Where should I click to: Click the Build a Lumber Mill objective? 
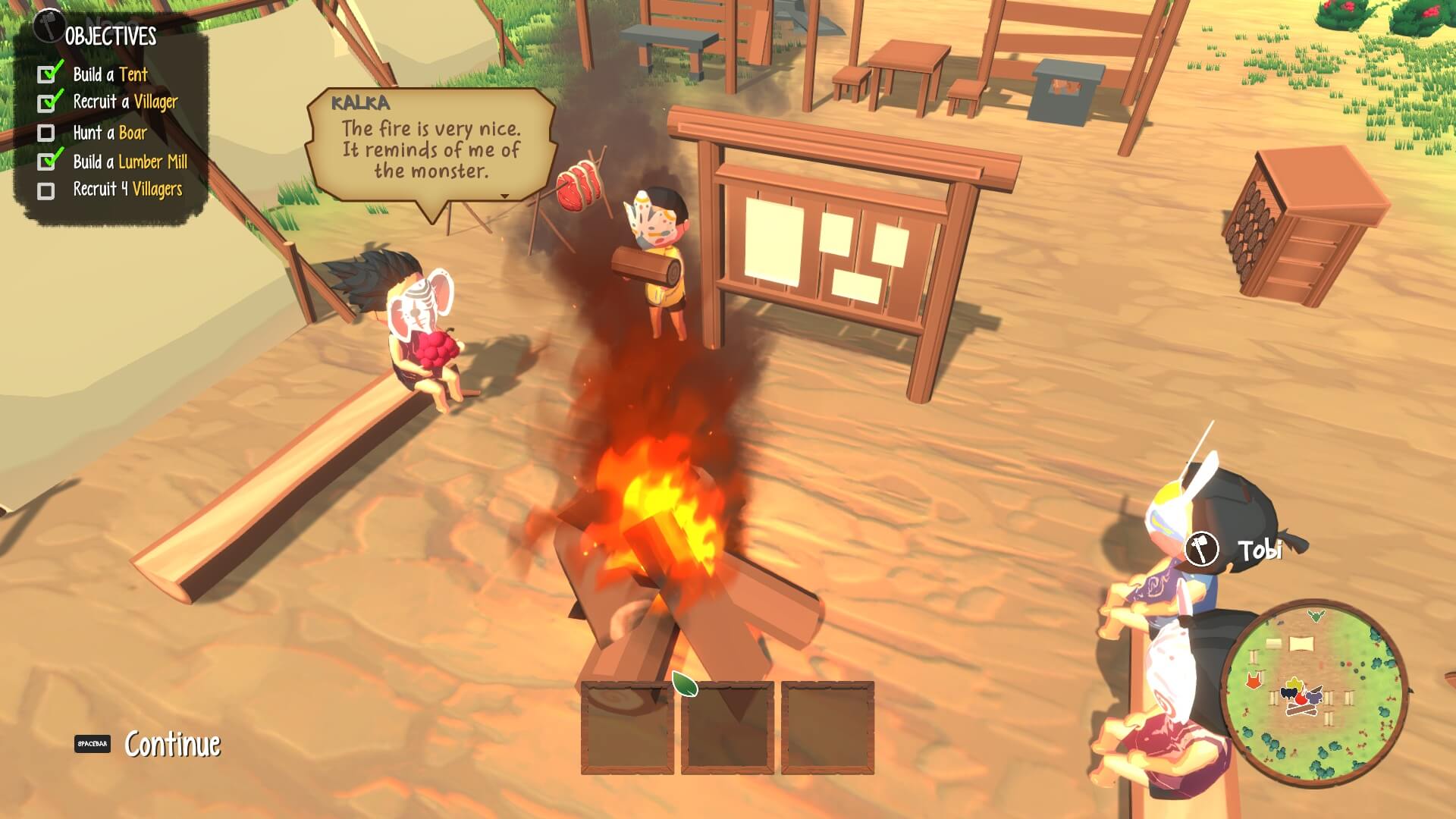pyautogui.click(x=130, y=162)
